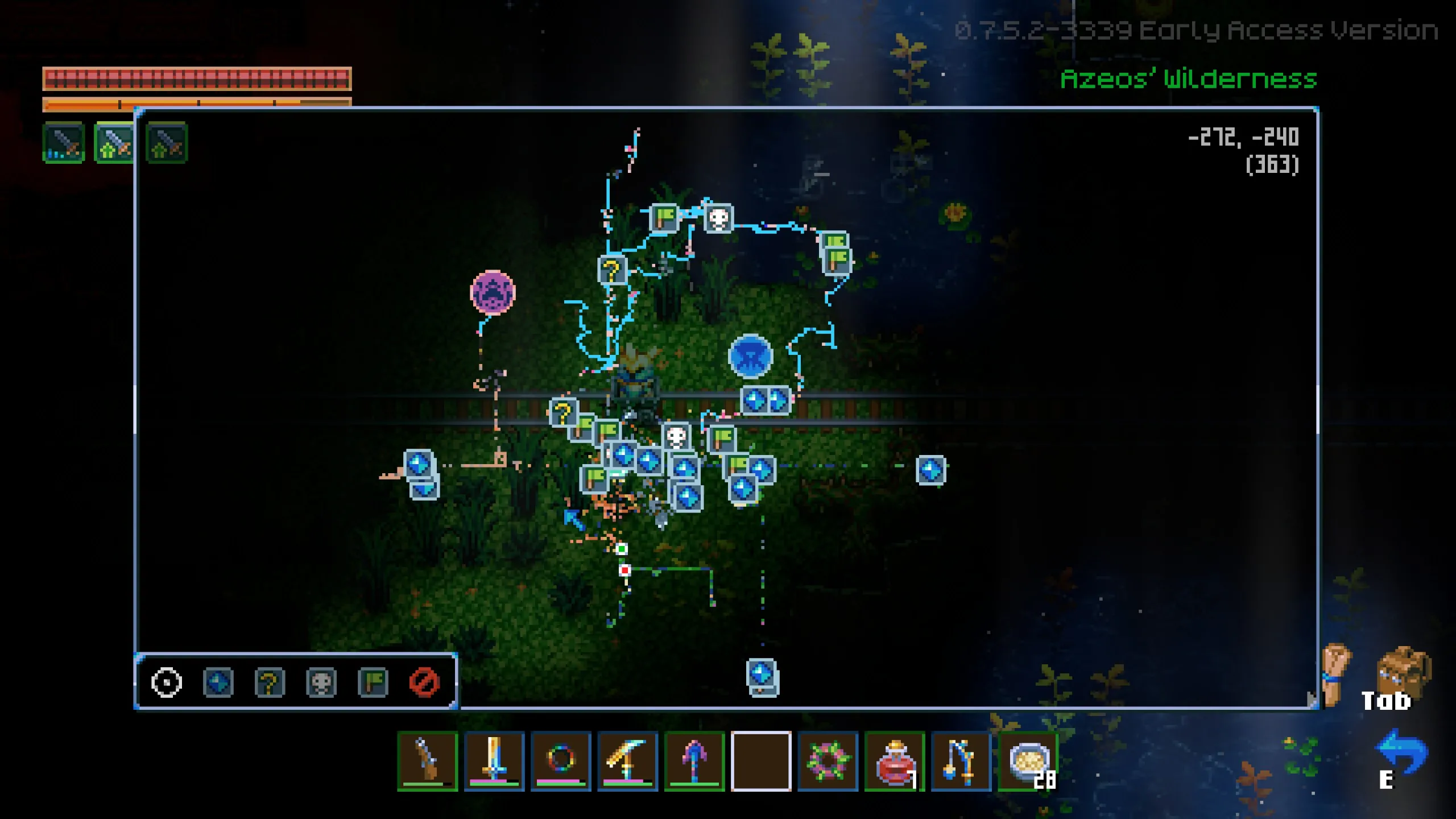
Task: Select the green flag marker filter
Action: click(374, 682)
